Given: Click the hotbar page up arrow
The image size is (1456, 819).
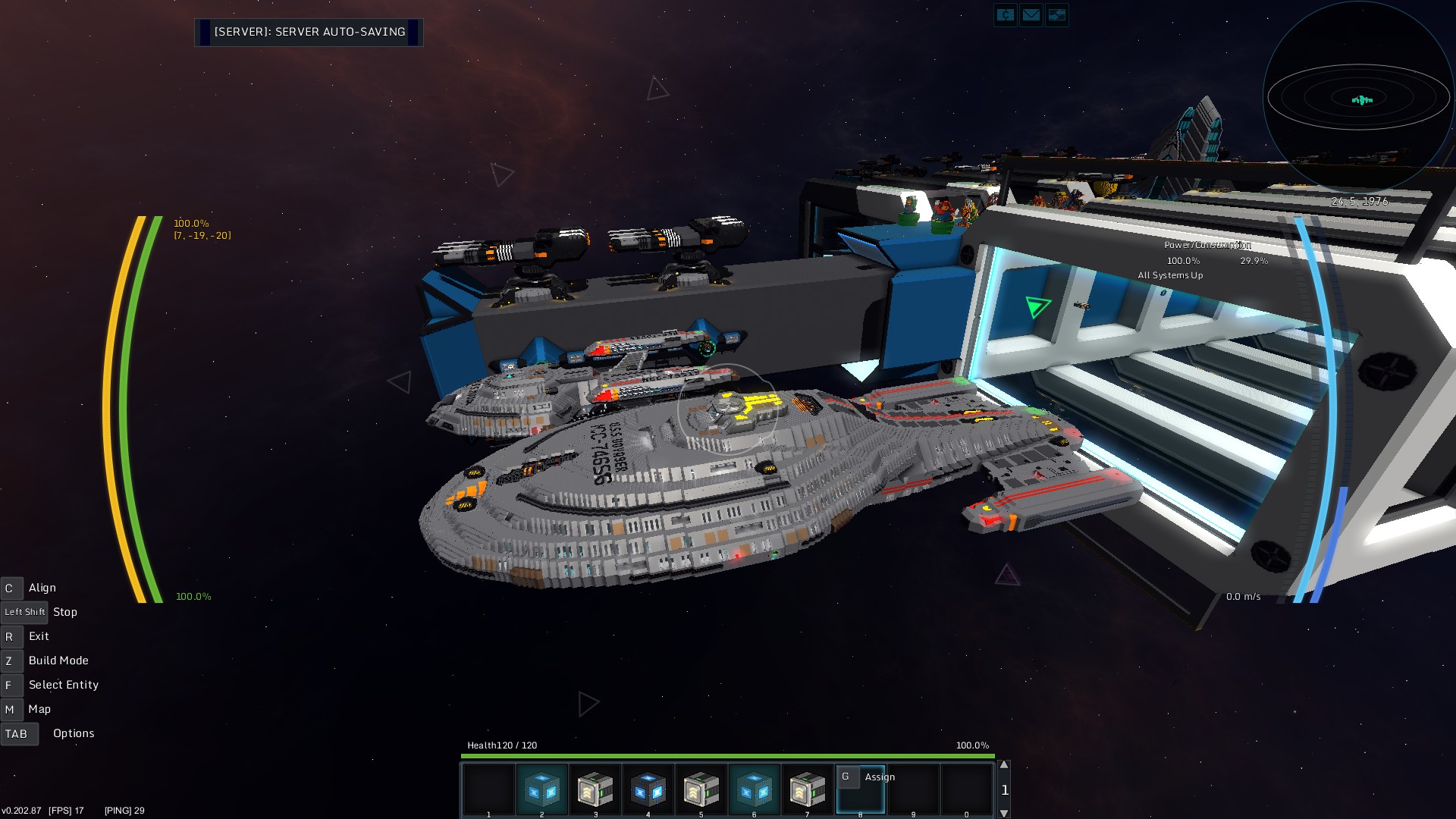Looking at the screenshot, I should point(1004,765).
